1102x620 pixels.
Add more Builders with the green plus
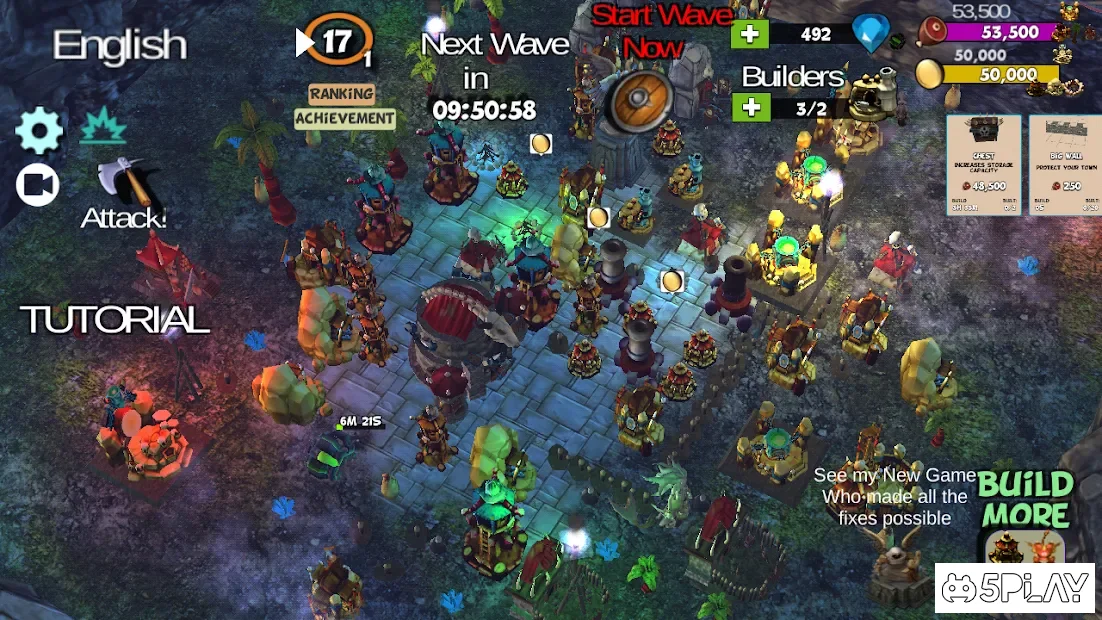tap(750, 108)
